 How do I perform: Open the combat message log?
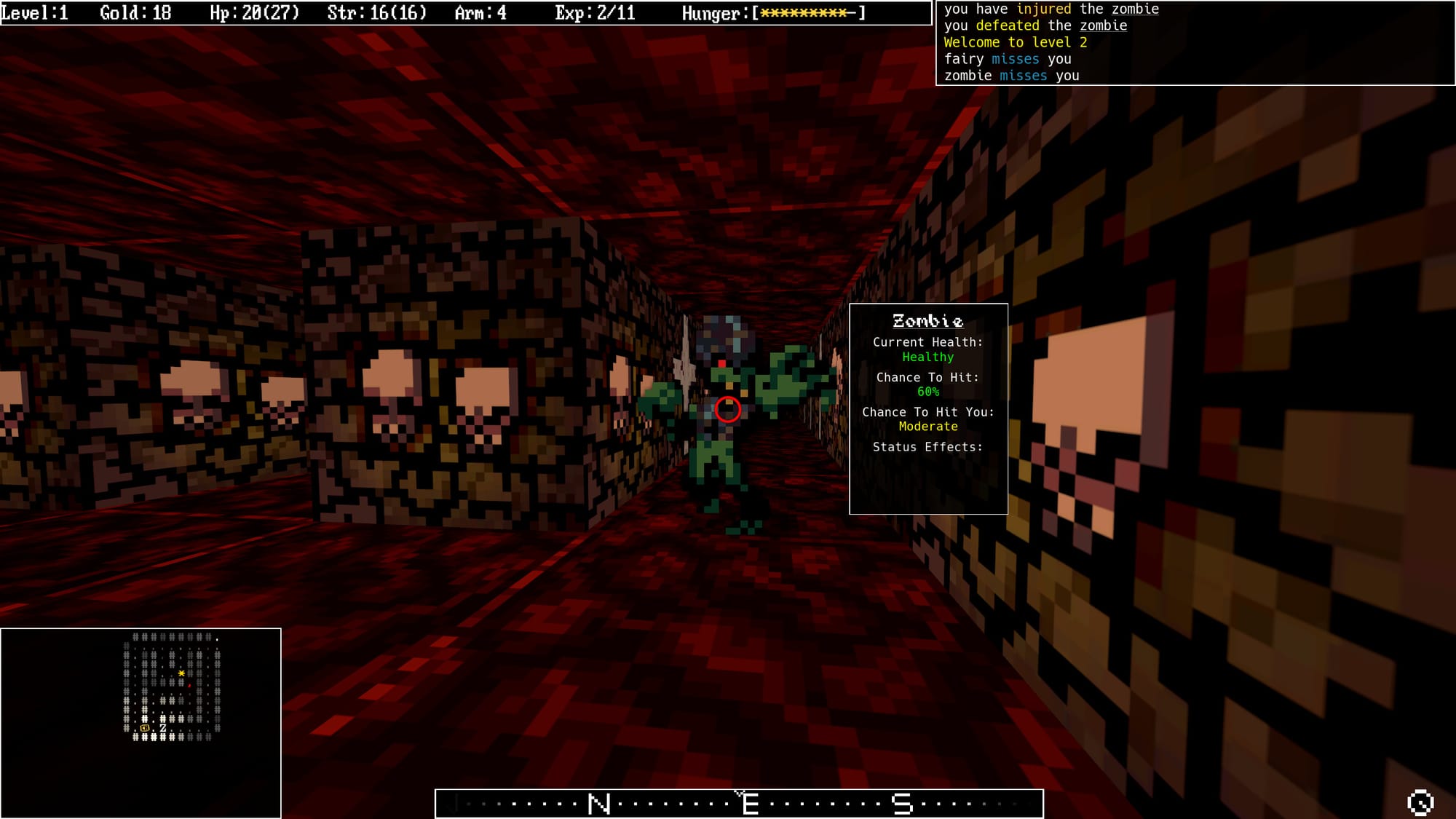tap(1195, 43)
